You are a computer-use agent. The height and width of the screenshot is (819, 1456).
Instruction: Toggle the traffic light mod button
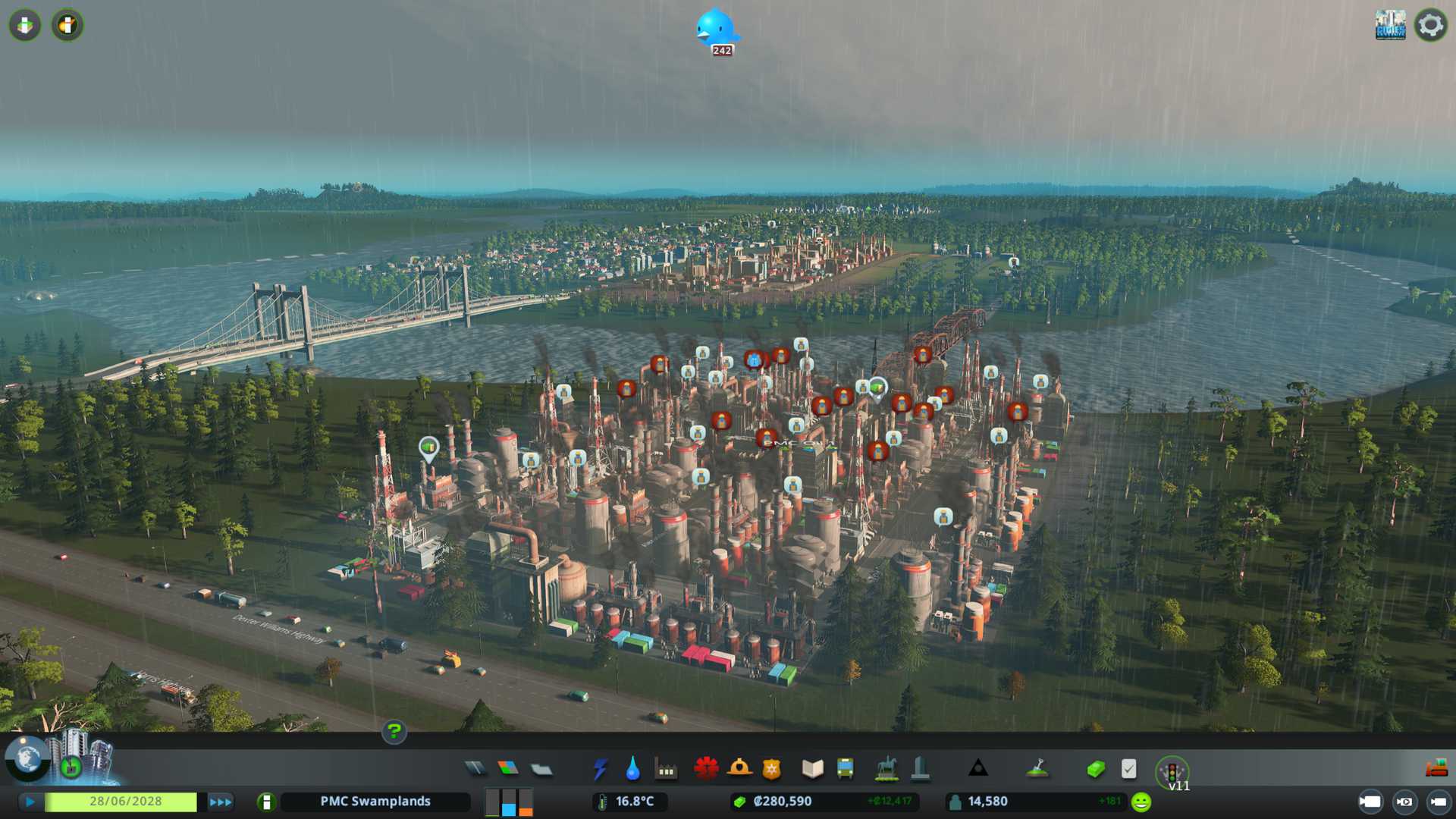tap(1172, 772)
